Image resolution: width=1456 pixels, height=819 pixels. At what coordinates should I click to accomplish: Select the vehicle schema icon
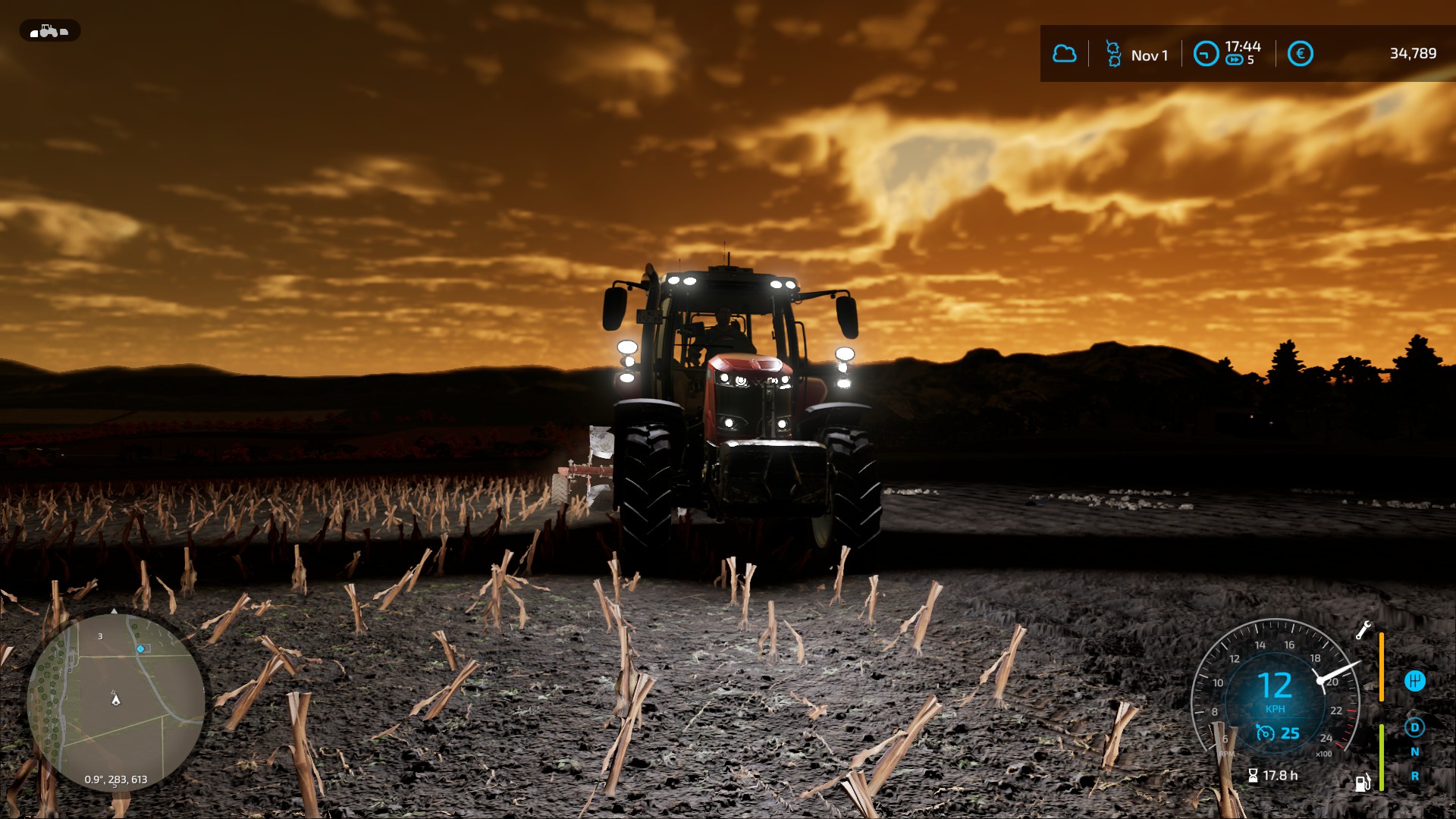pos(49,31)
